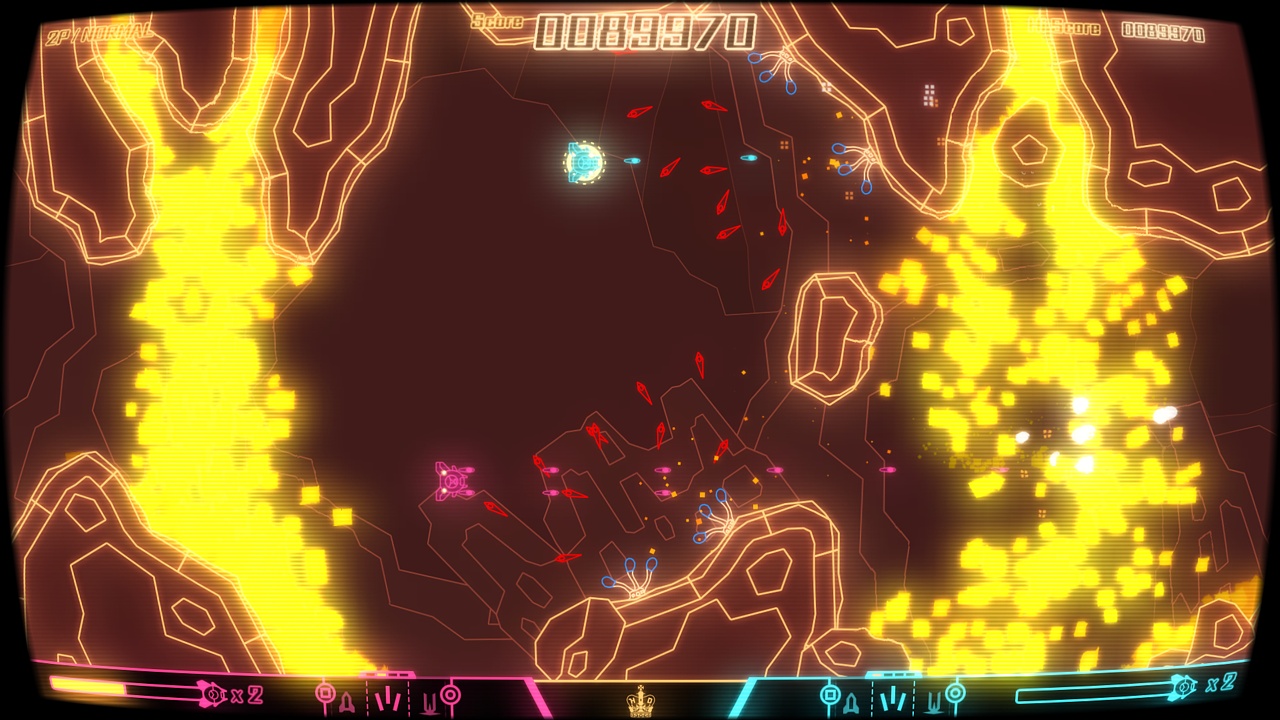
Task: Select the cyan player's rocket weapon icon
Action: click(x=850, y=700)
